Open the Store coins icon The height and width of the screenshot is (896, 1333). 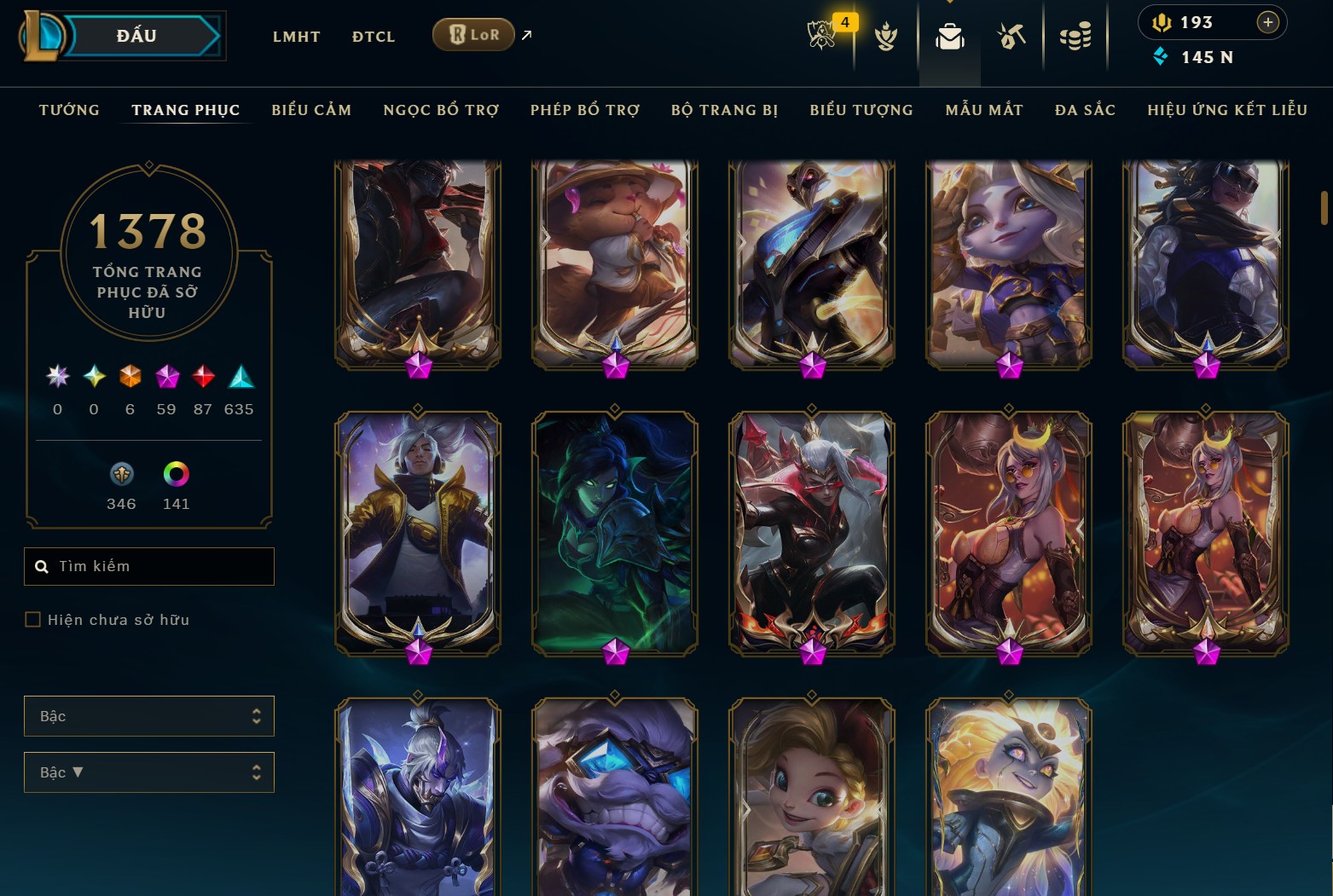click(1075, 36)
